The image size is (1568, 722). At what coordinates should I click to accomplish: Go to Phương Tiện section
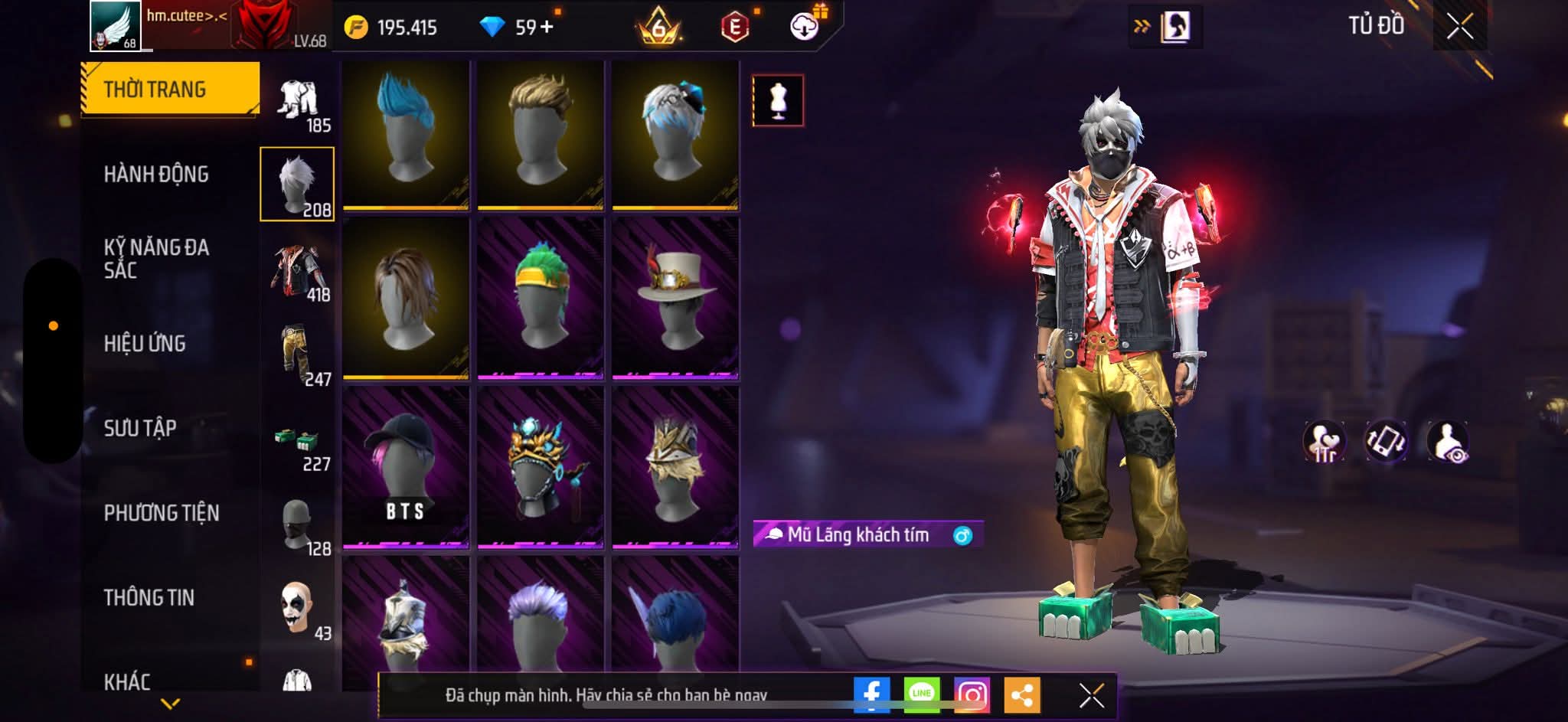[162, 513]
